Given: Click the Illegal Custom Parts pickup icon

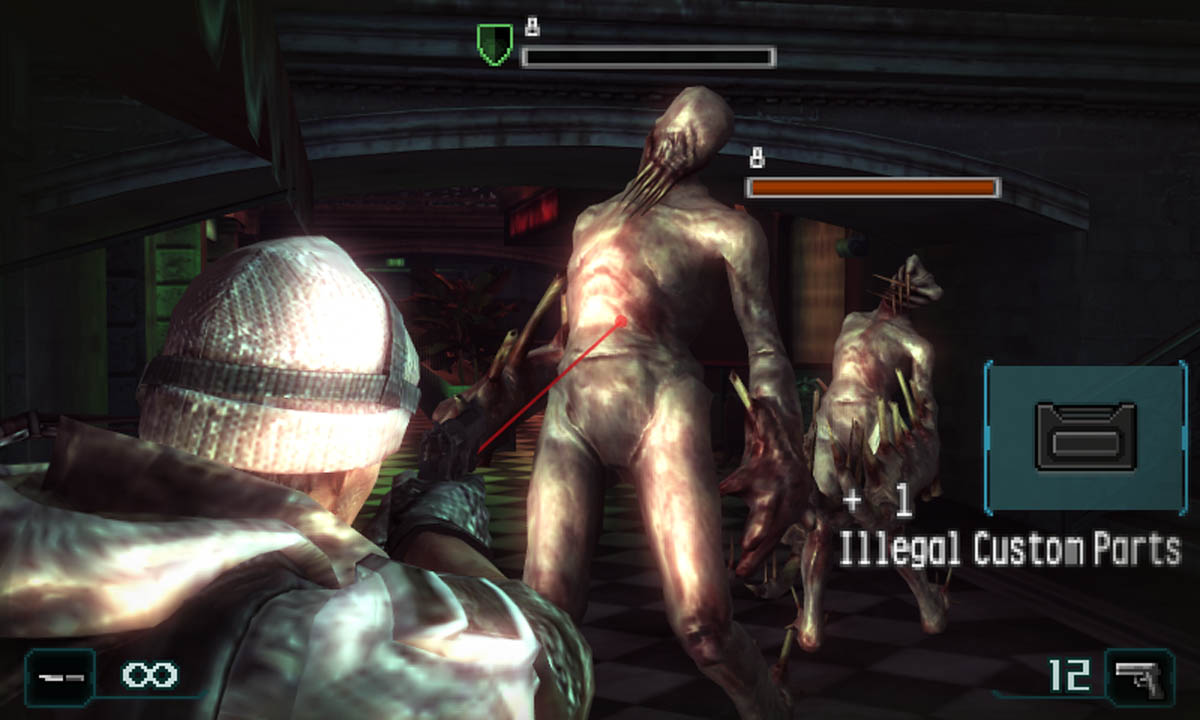Looking at the screenshot, I should (x=1085, y=437).
